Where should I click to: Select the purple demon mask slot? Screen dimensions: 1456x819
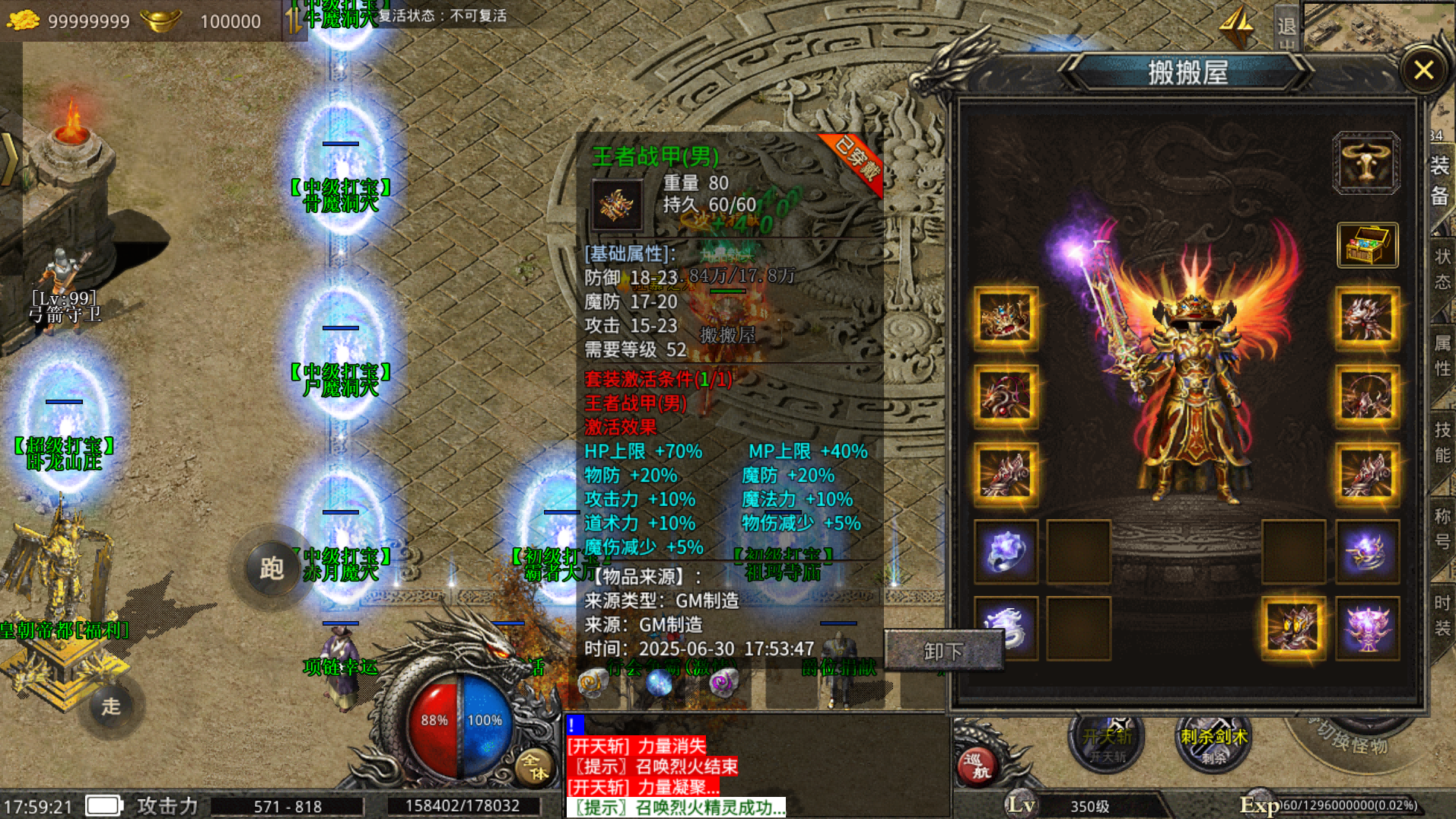pos(1367,628)
